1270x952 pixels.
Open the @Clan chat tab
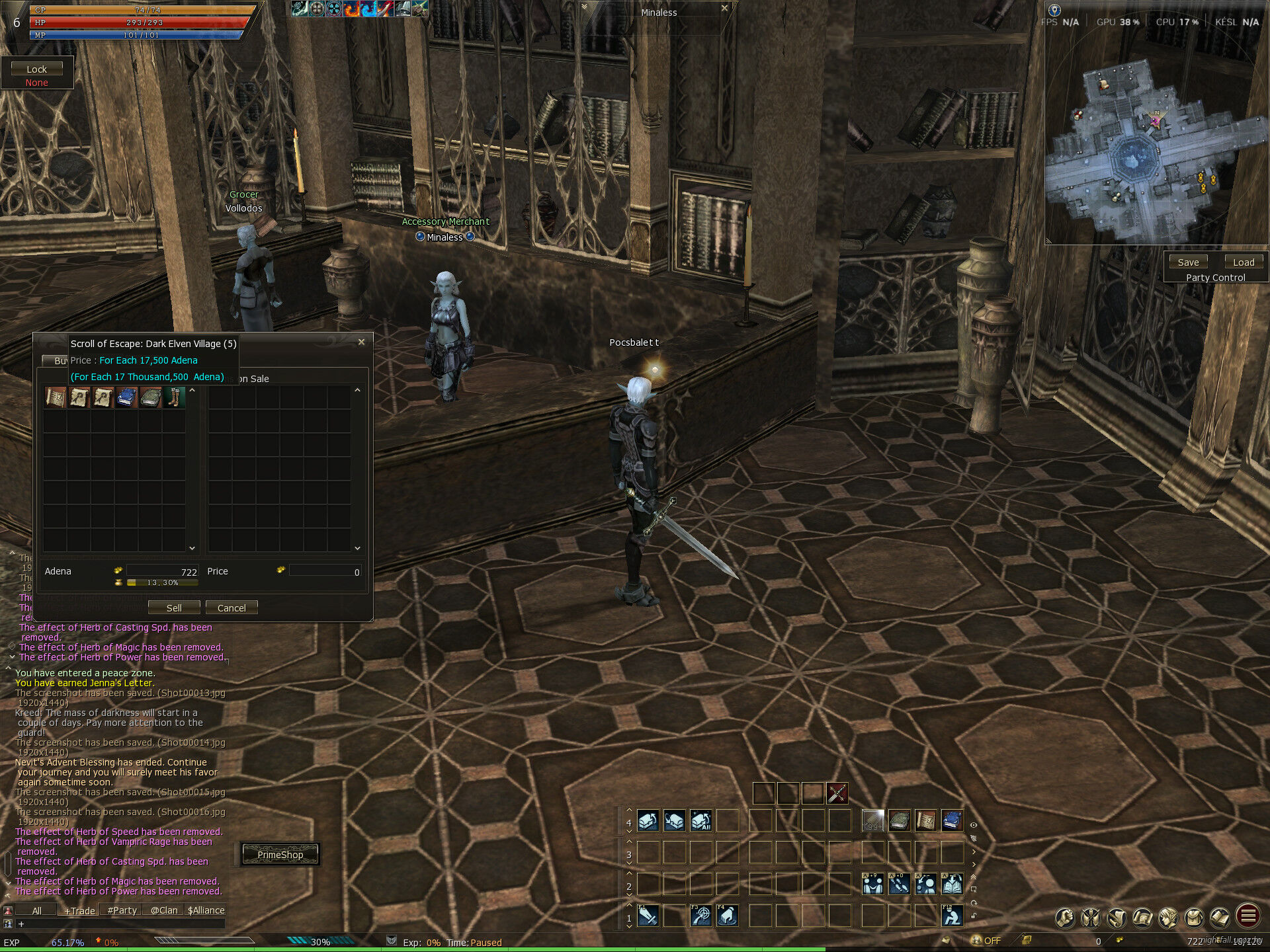(164, 910)
